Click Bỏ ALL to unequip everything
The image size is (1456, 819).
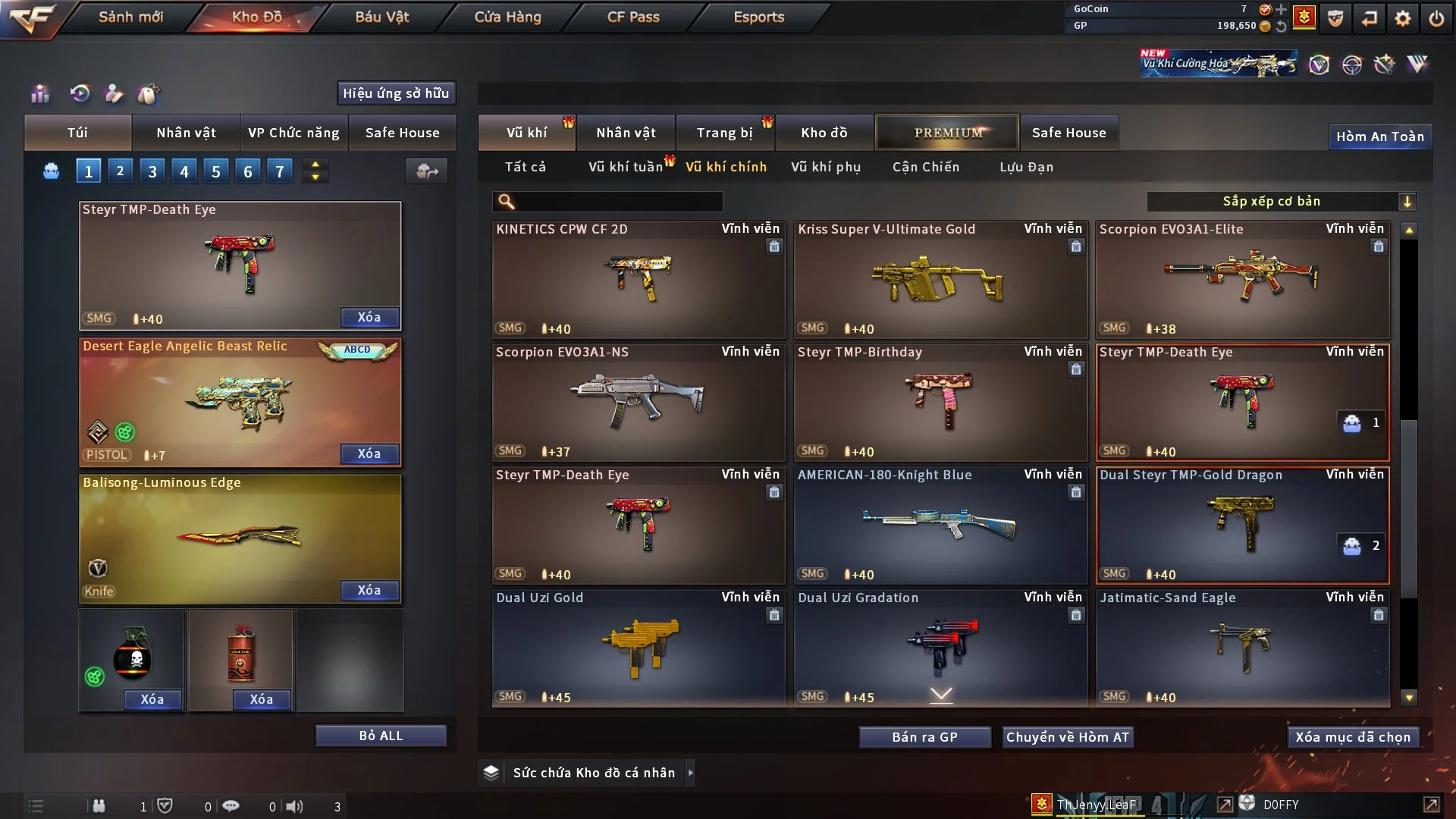point(381,736)
